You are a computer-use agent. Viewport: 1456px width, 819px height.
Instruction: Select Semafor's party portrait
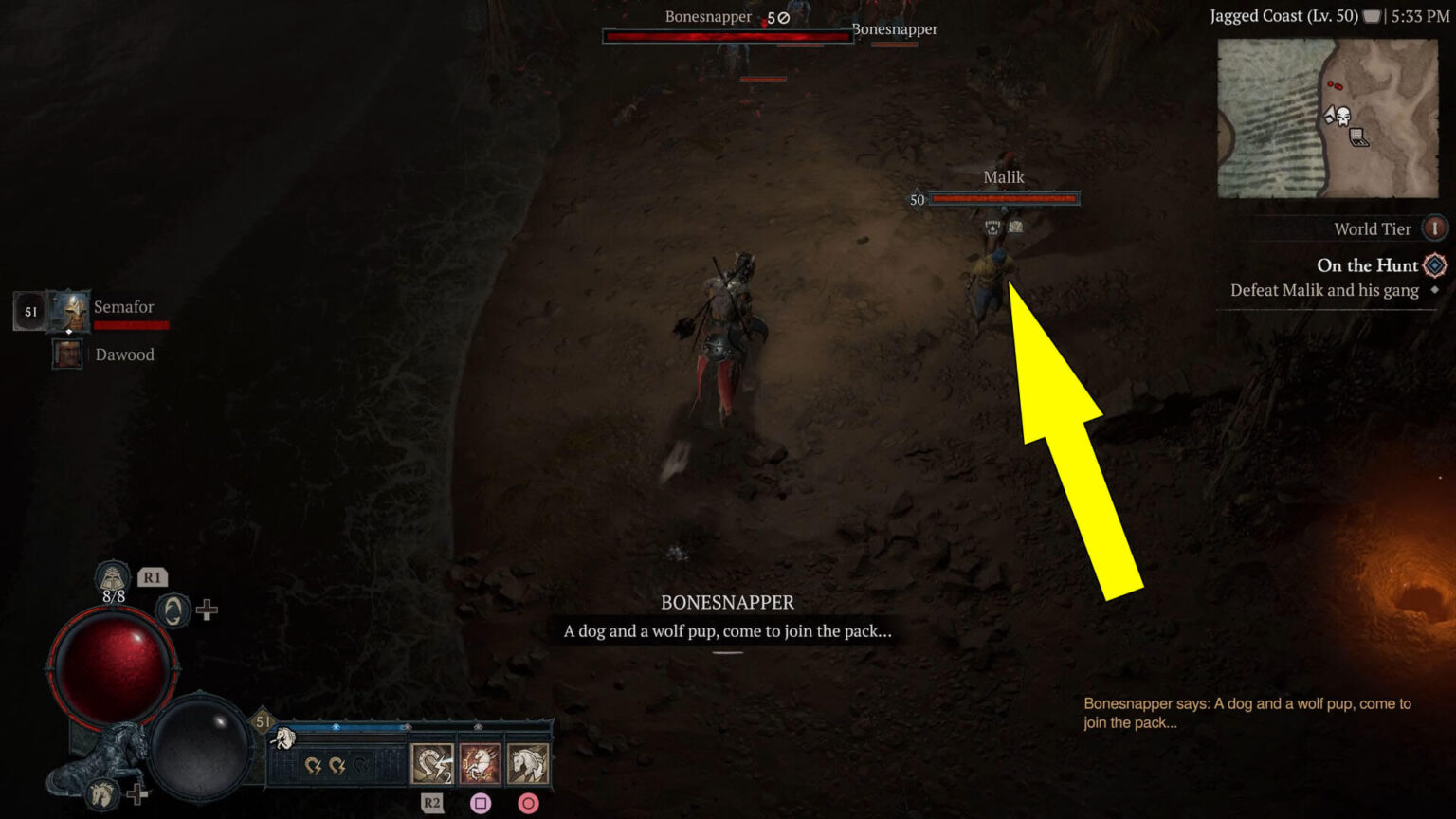click(x=67, y=309)
